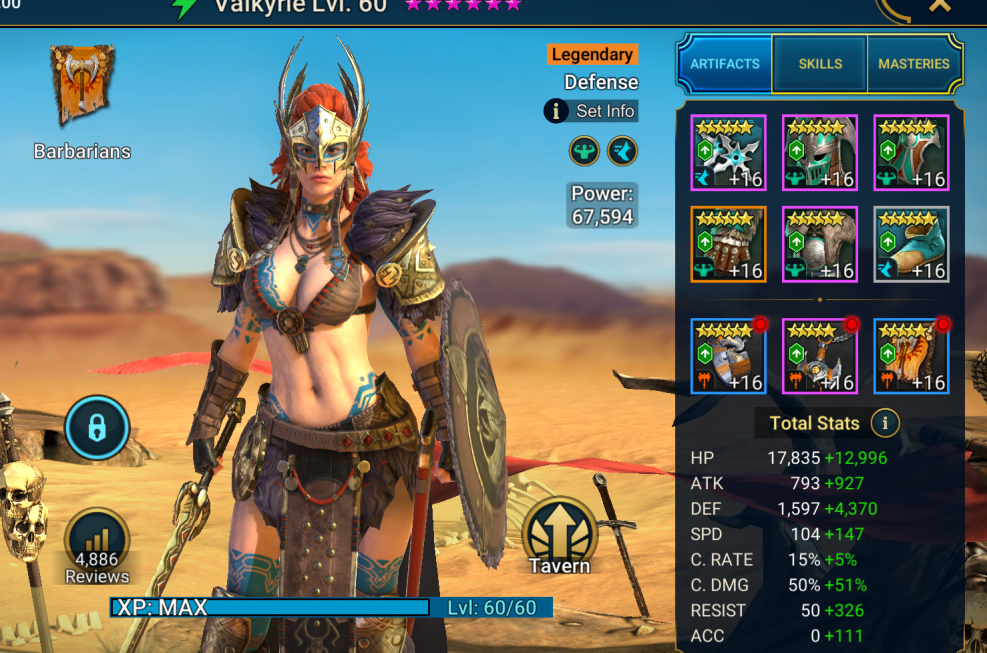Switch to the Artifacts tab
The image size is (987, 653).
pos(725,64)
